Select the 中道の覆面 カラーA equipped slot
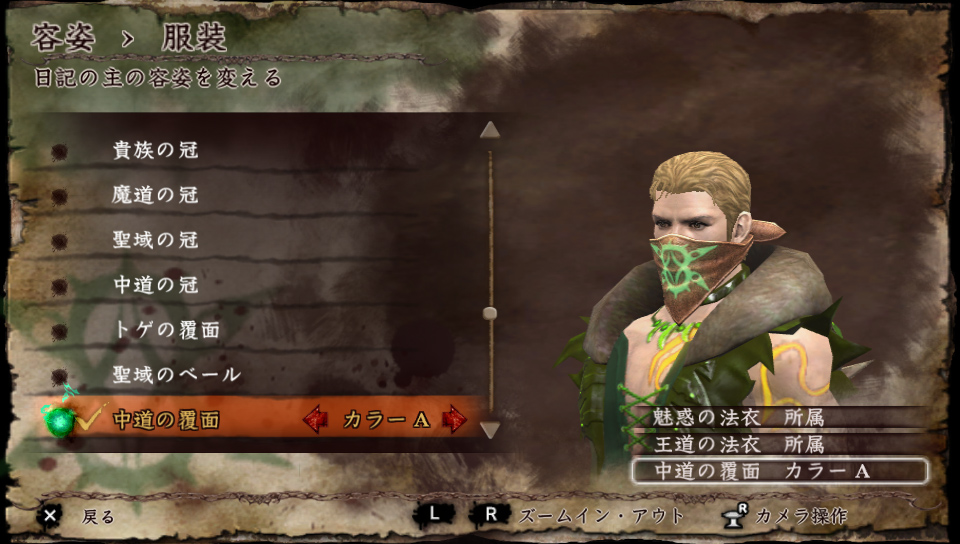 point(778,471)
